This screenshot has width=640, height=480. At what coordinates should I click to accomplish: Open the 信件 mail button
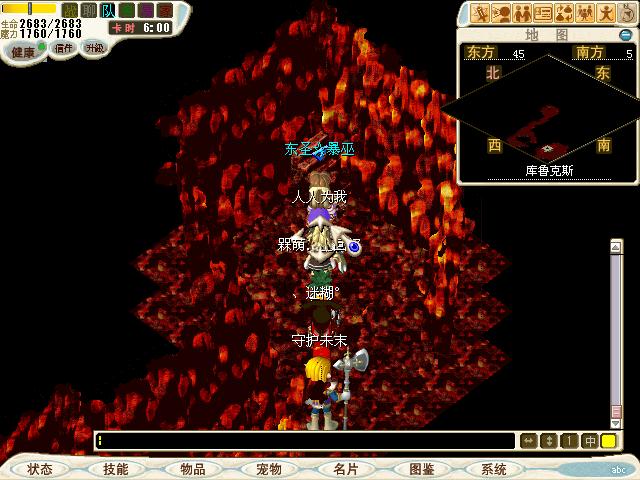click(64, 47)
